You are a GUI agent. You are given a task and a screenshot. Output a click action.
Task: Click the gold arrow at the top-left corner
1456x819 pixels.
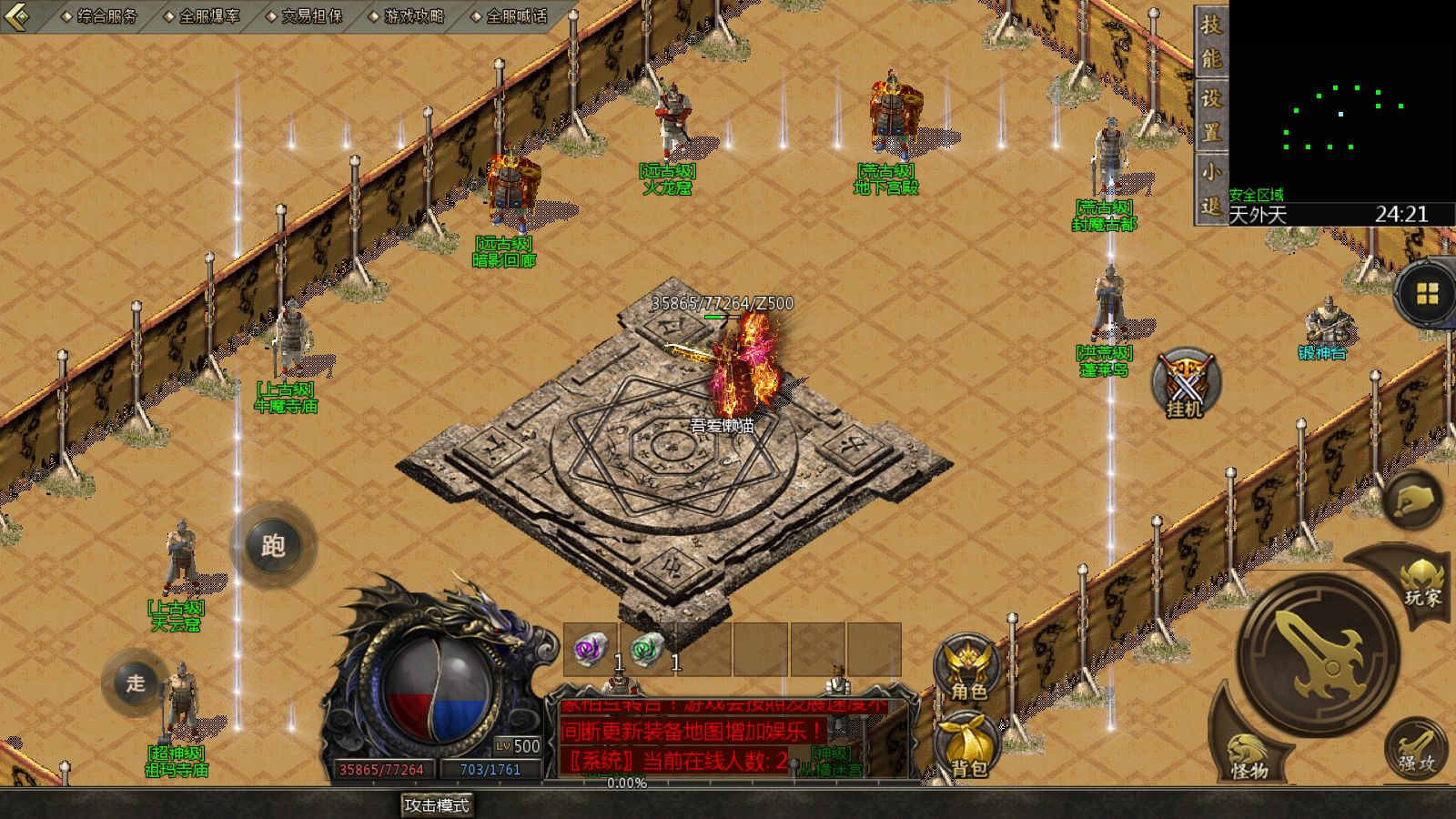(x=18, y=15)
